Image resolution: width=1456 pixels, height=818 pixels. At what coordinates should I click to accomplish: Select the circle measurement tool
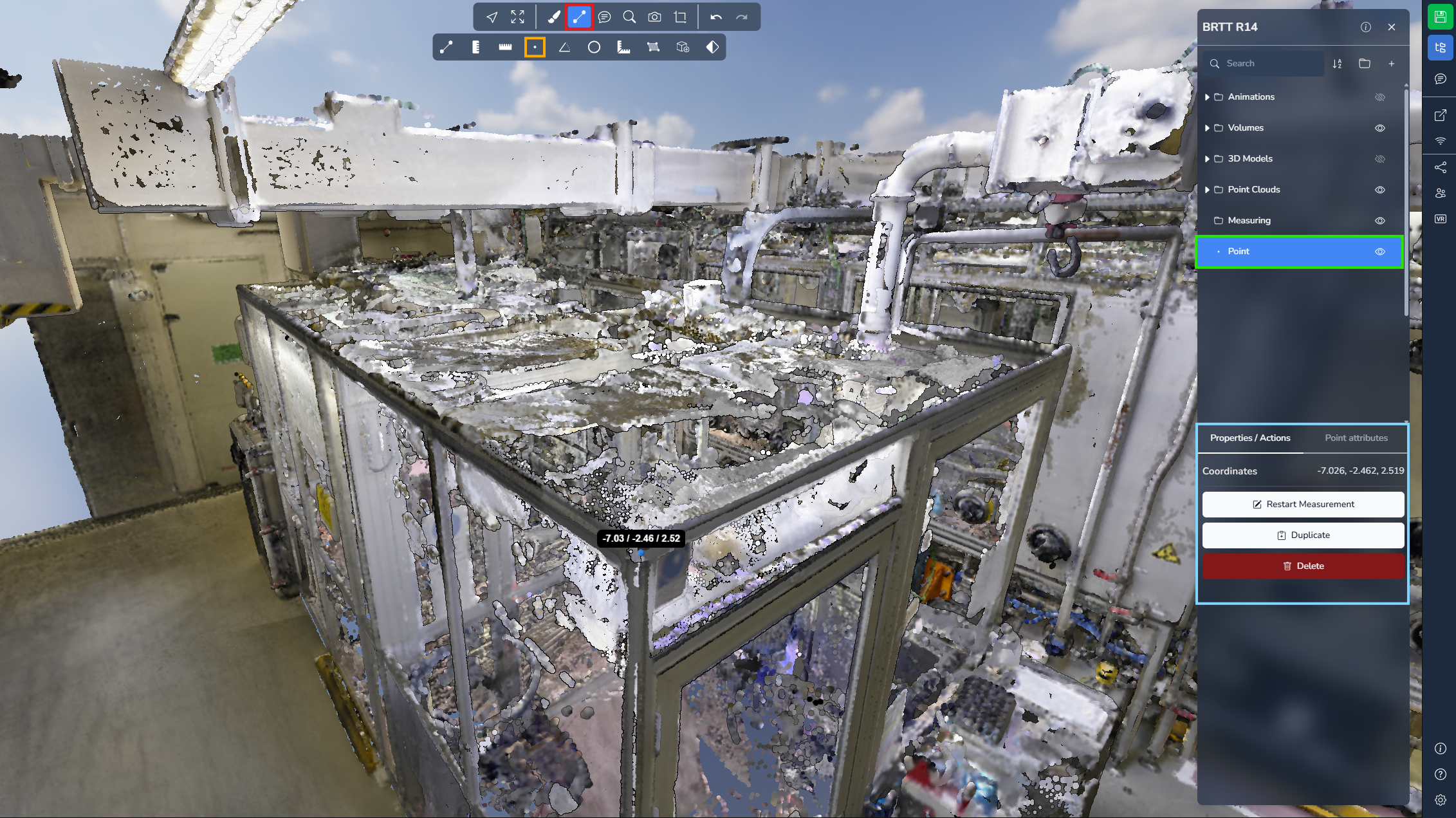594,48
